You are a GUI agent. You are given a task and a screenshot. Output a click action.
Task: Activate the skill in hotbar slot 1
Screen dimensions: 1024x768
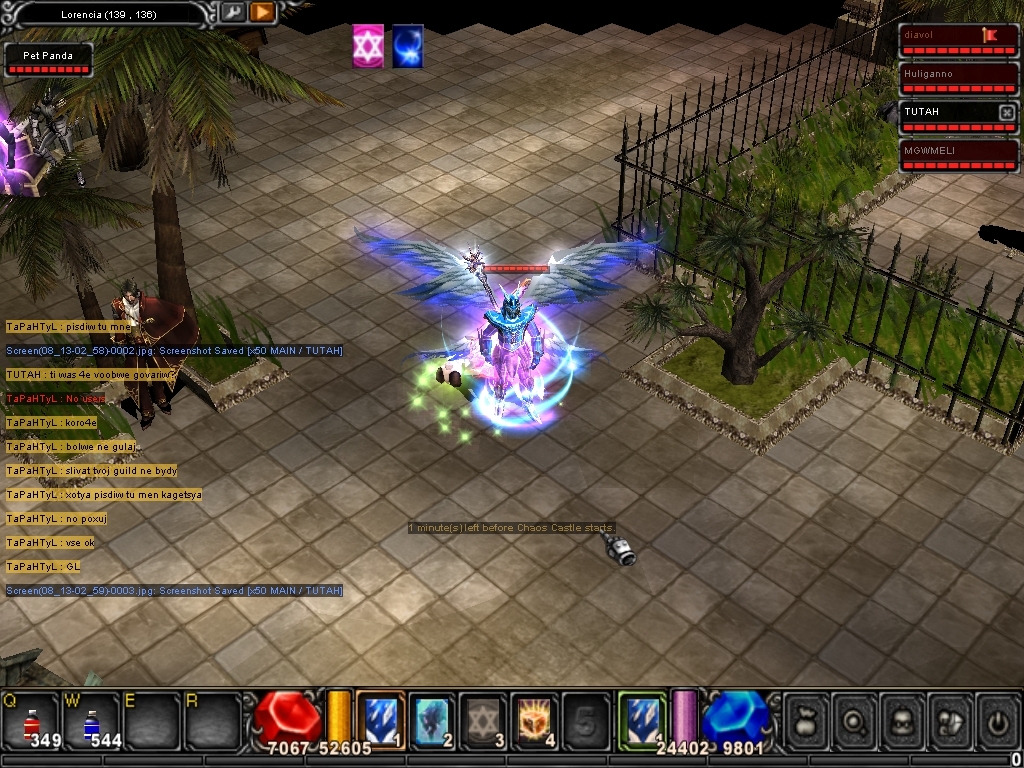(381, 718)
